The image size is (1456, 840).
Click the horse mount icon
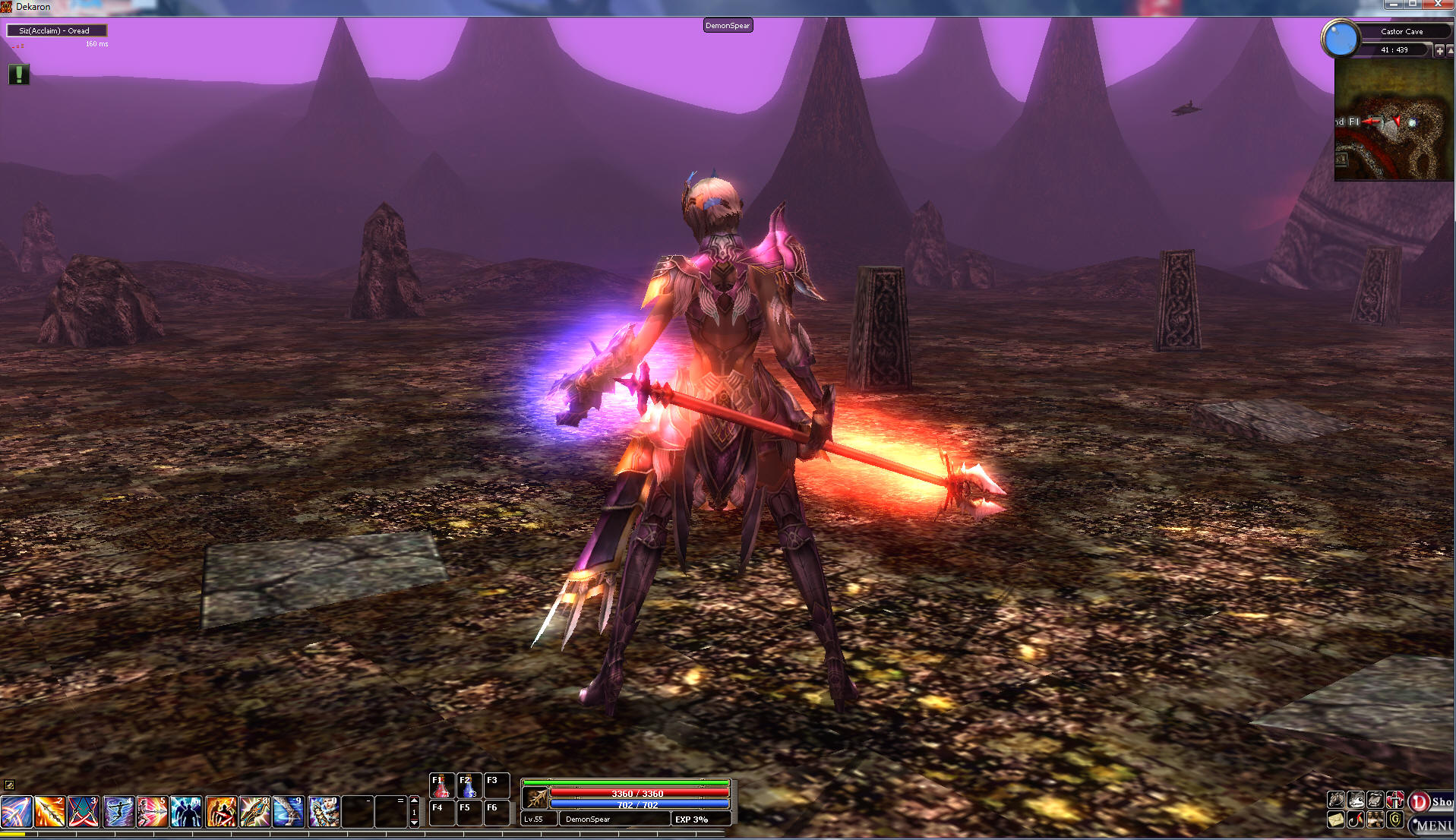[x=1336, y=800]
